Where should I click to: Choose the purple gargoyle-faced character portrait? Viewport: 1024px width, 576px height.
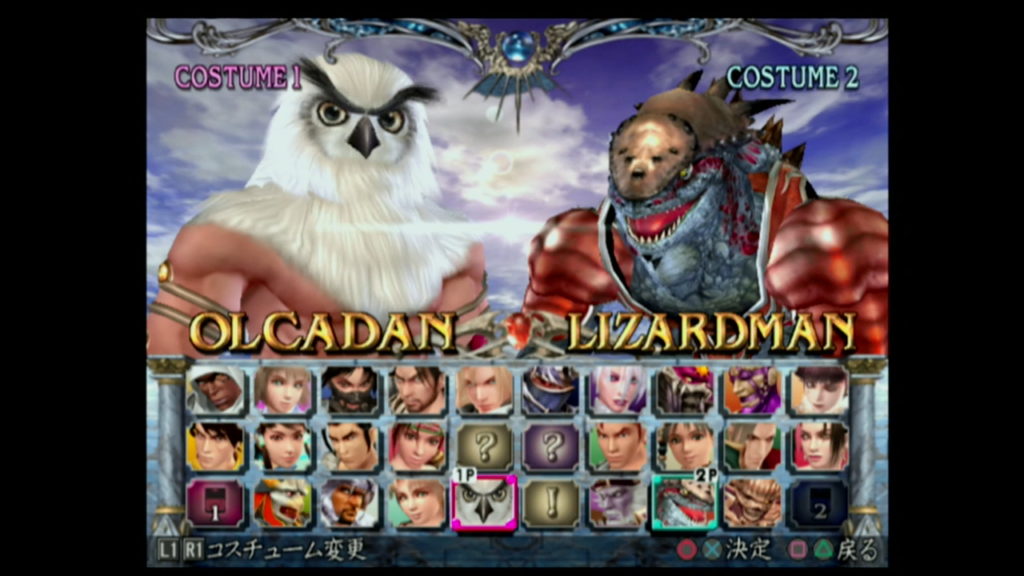(618, 503)
